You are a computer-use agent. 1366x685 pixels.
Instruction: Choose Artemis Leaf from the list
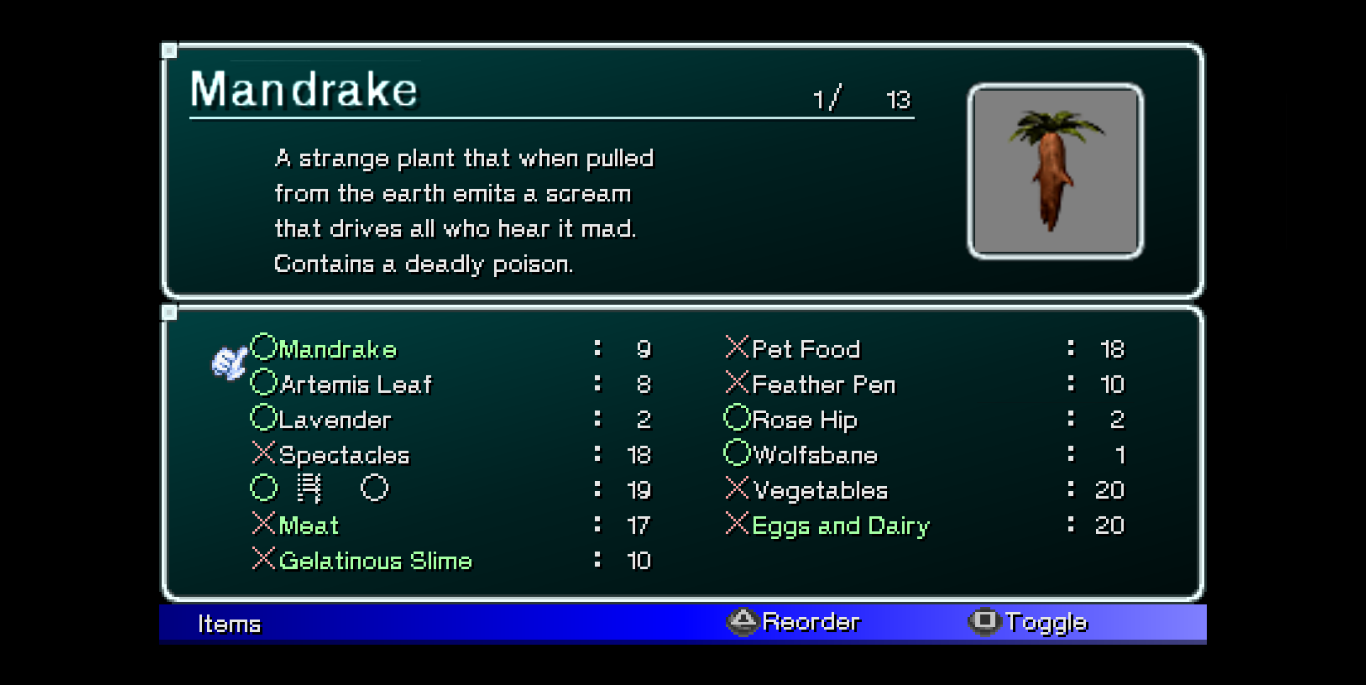click(x=355, y=385)
